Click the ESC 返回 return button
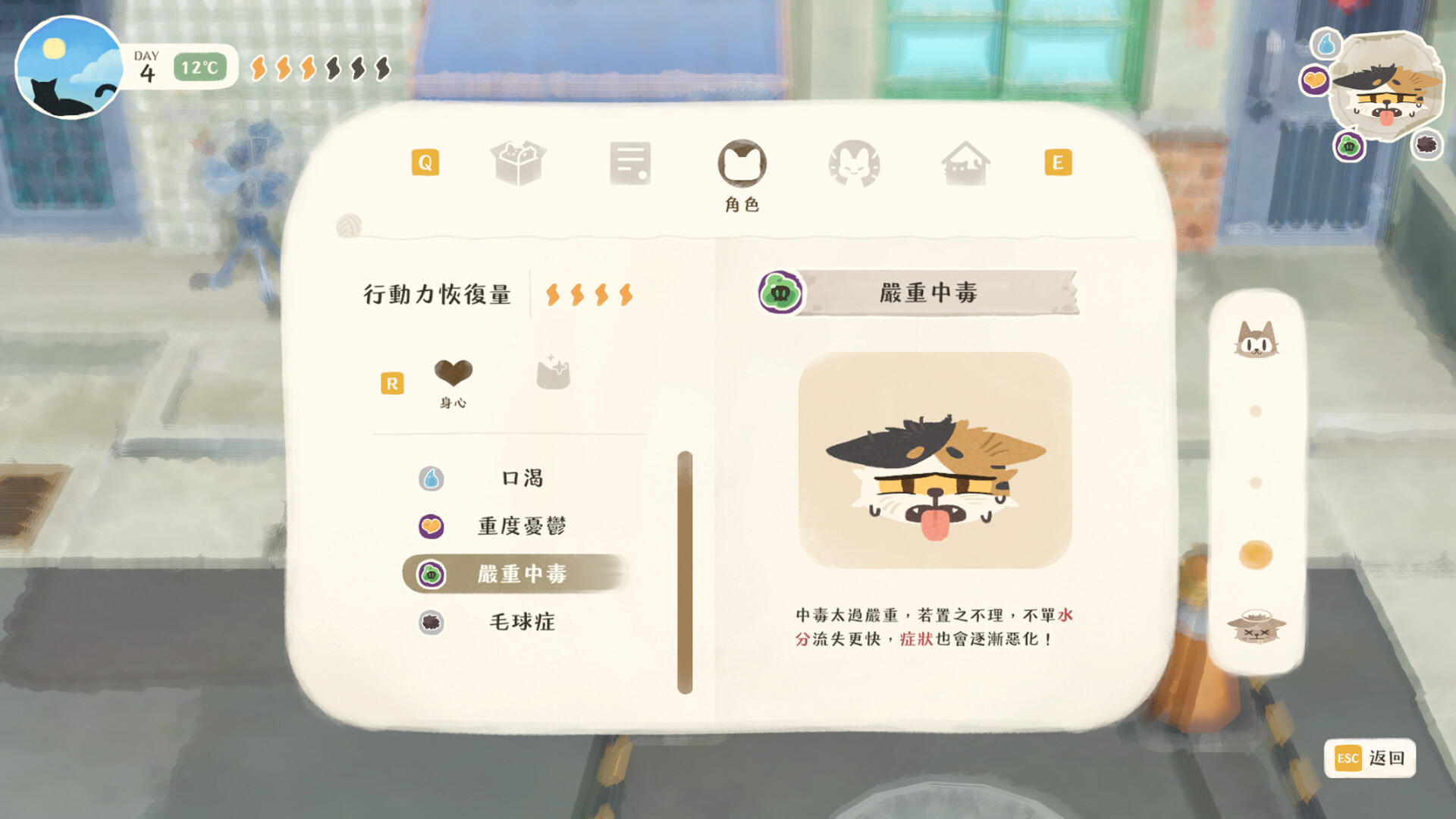Screen dimensions: 1456x819 (1371, 758)
